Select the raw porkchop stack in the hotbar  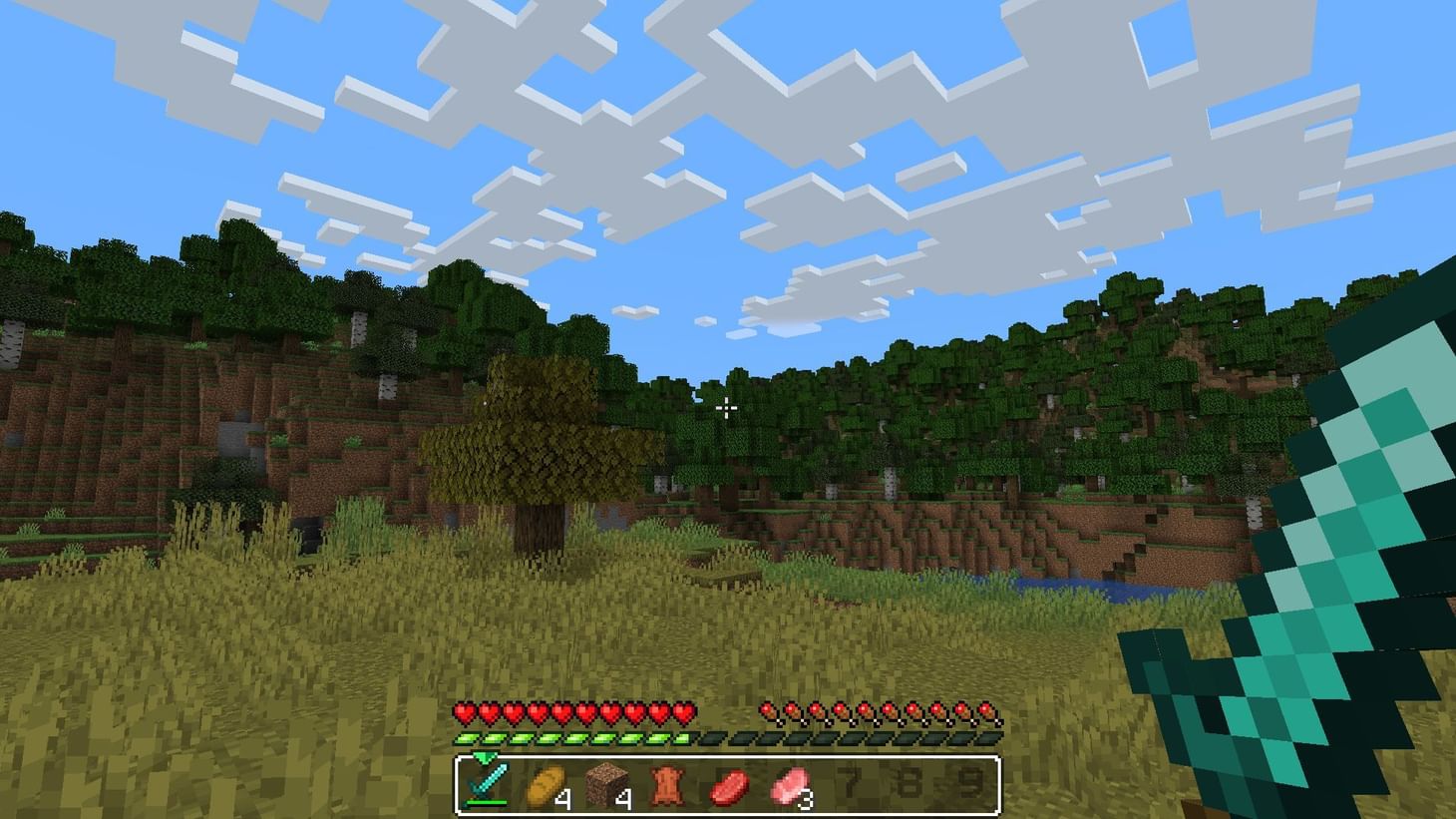788,786
